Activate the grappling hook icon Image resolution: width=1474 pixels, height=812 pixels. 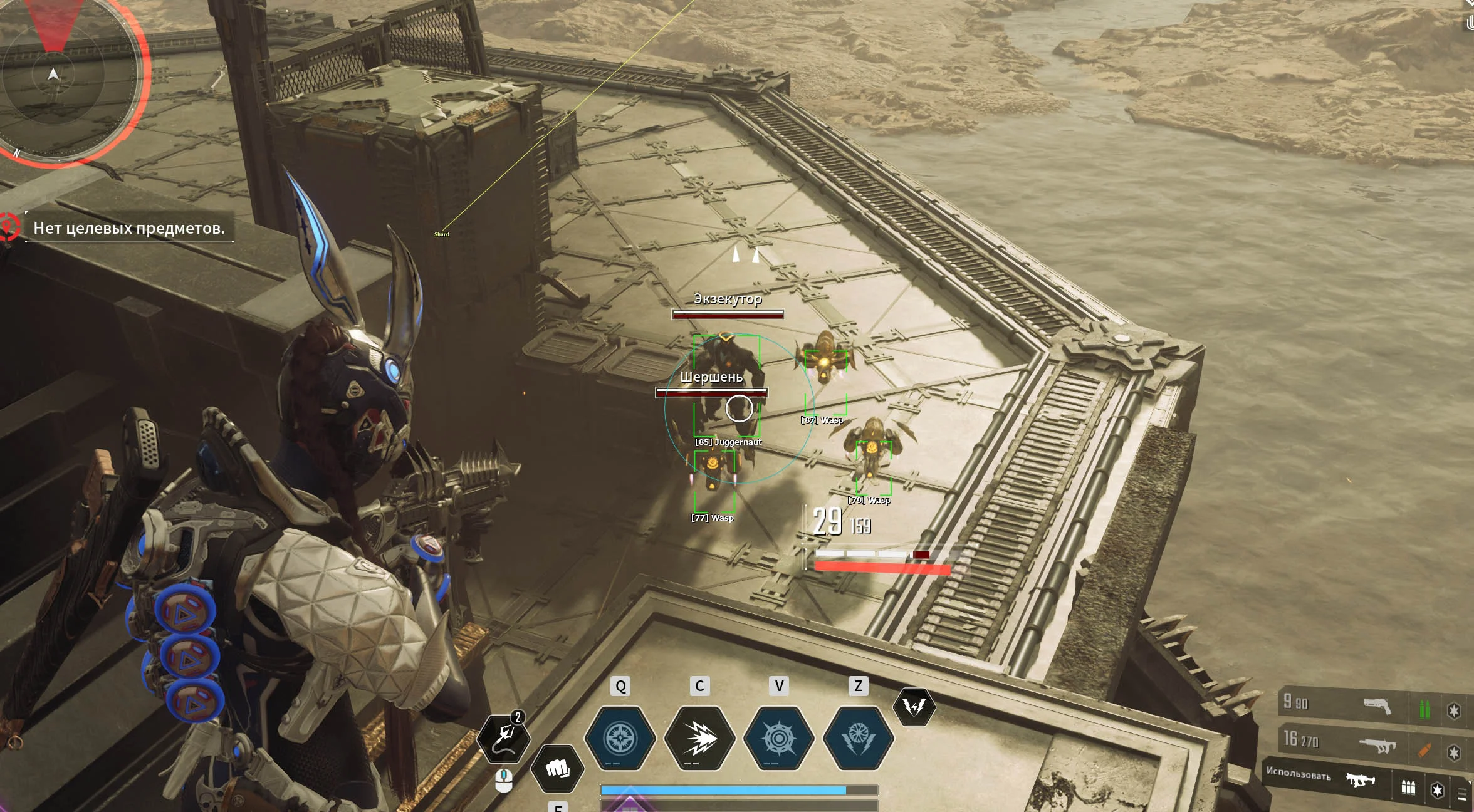point(503,738)
